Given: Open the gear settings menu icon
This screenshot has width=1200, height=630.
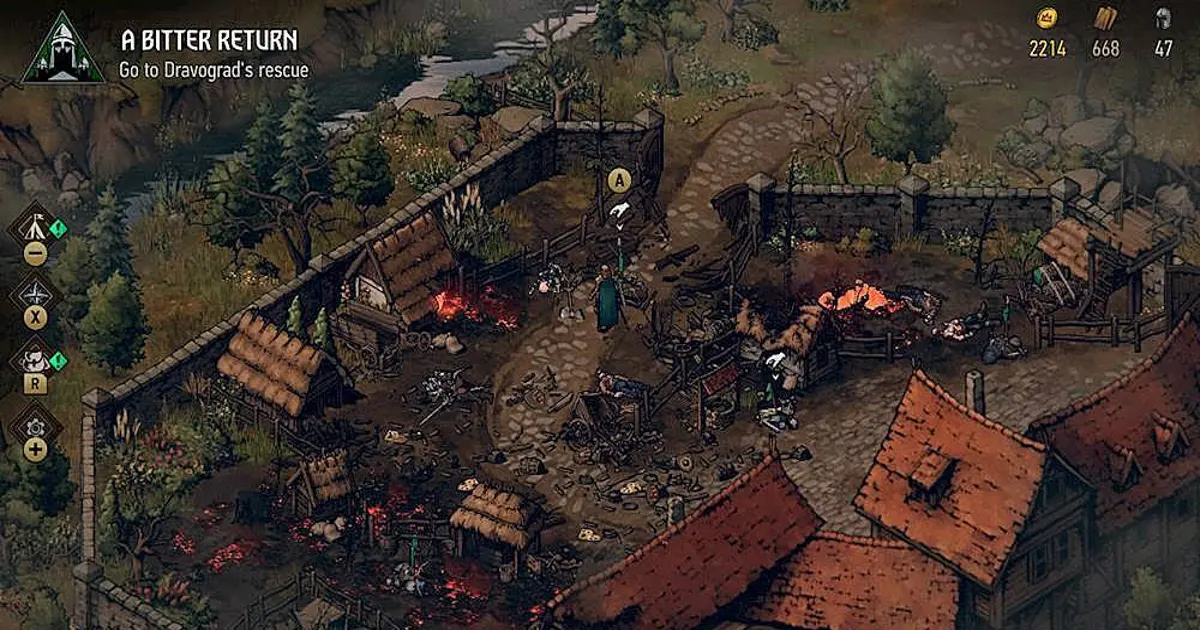Looking at the screenshot, I should coord(35,426).
